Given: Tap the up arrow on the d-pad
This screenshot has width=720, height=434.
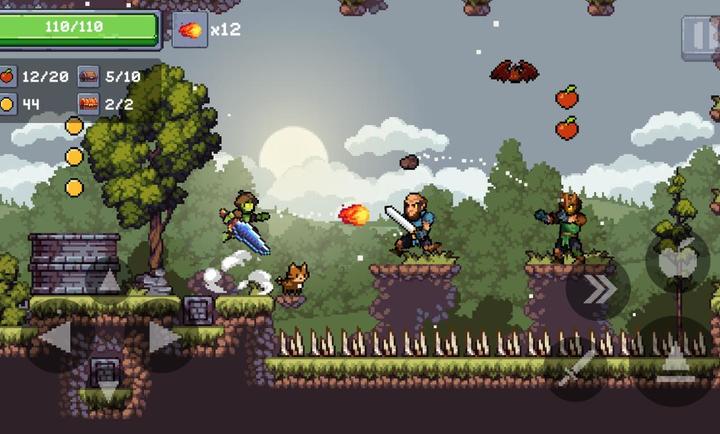Looking at the screenshot, I should click(108, 283).
